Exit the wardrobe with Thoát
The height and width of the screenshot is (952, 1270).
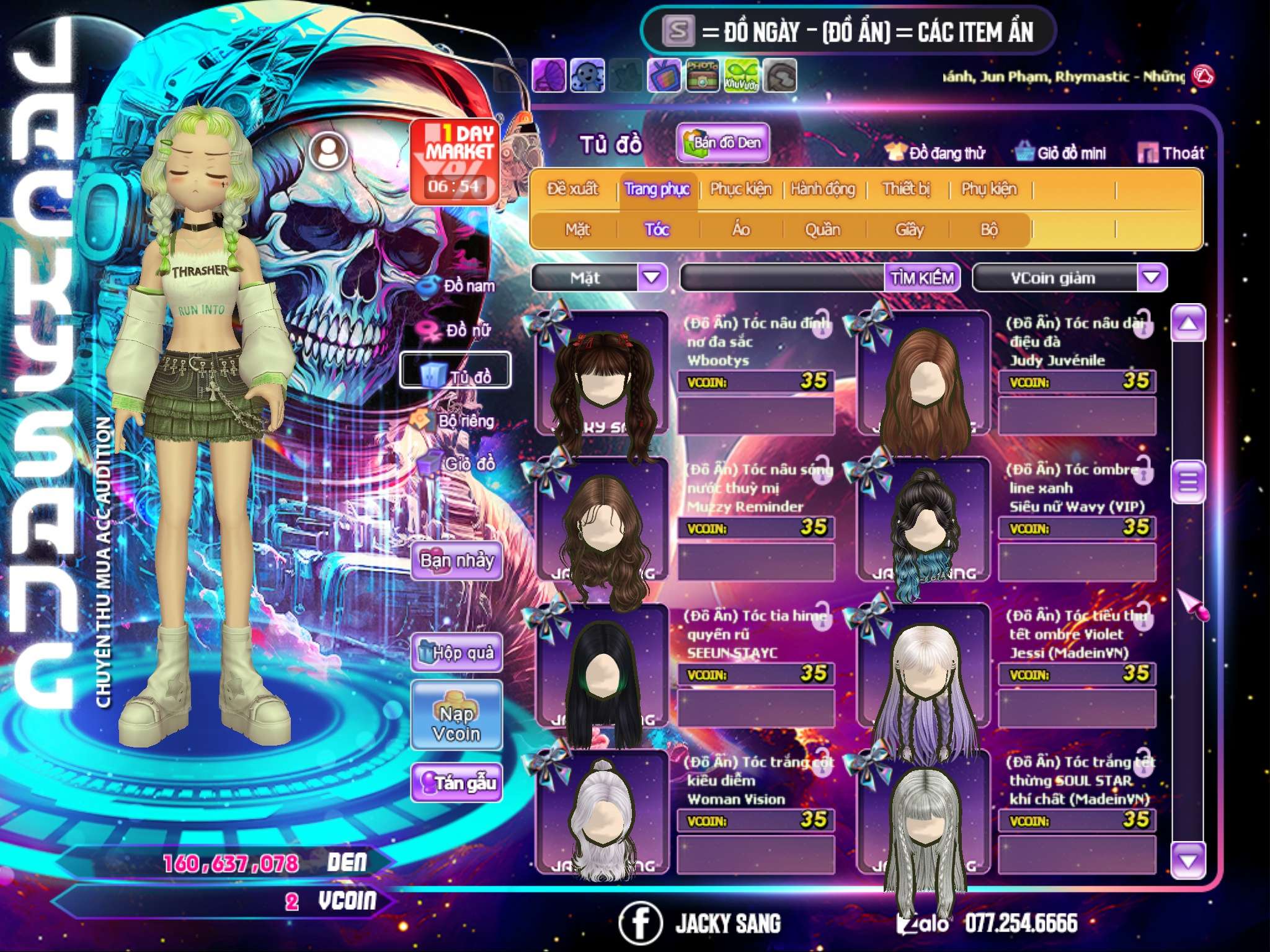[x=1171, y=153]
